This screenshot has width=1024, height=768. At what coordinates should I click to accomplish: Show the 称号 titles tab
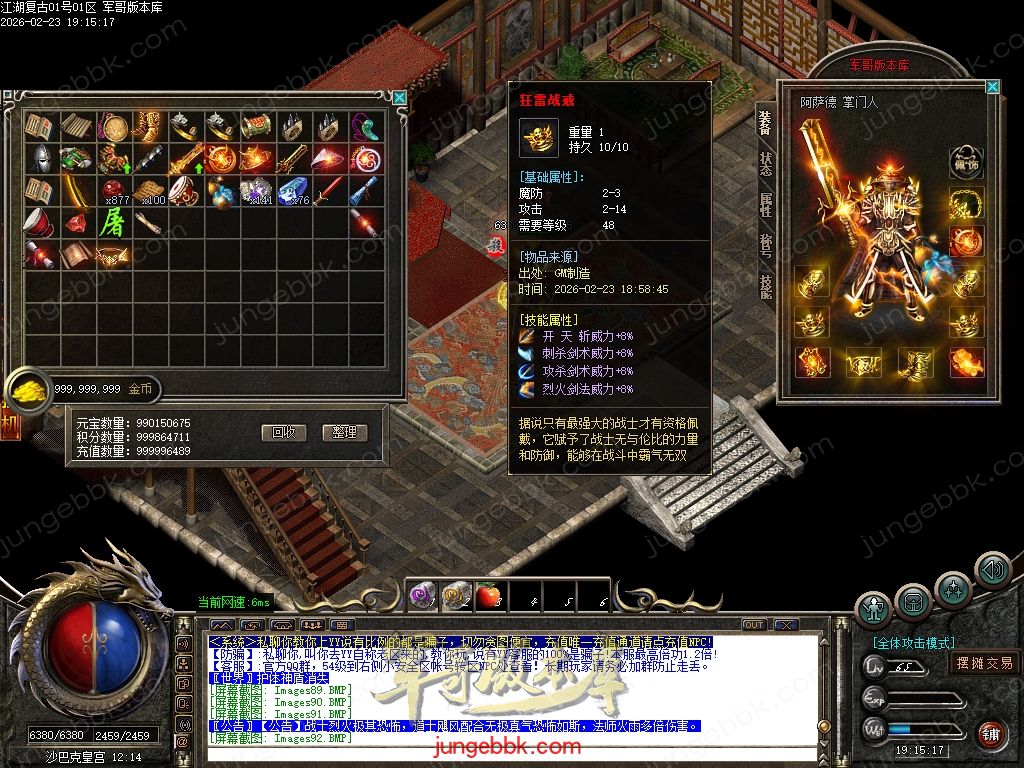coord(766,245)
